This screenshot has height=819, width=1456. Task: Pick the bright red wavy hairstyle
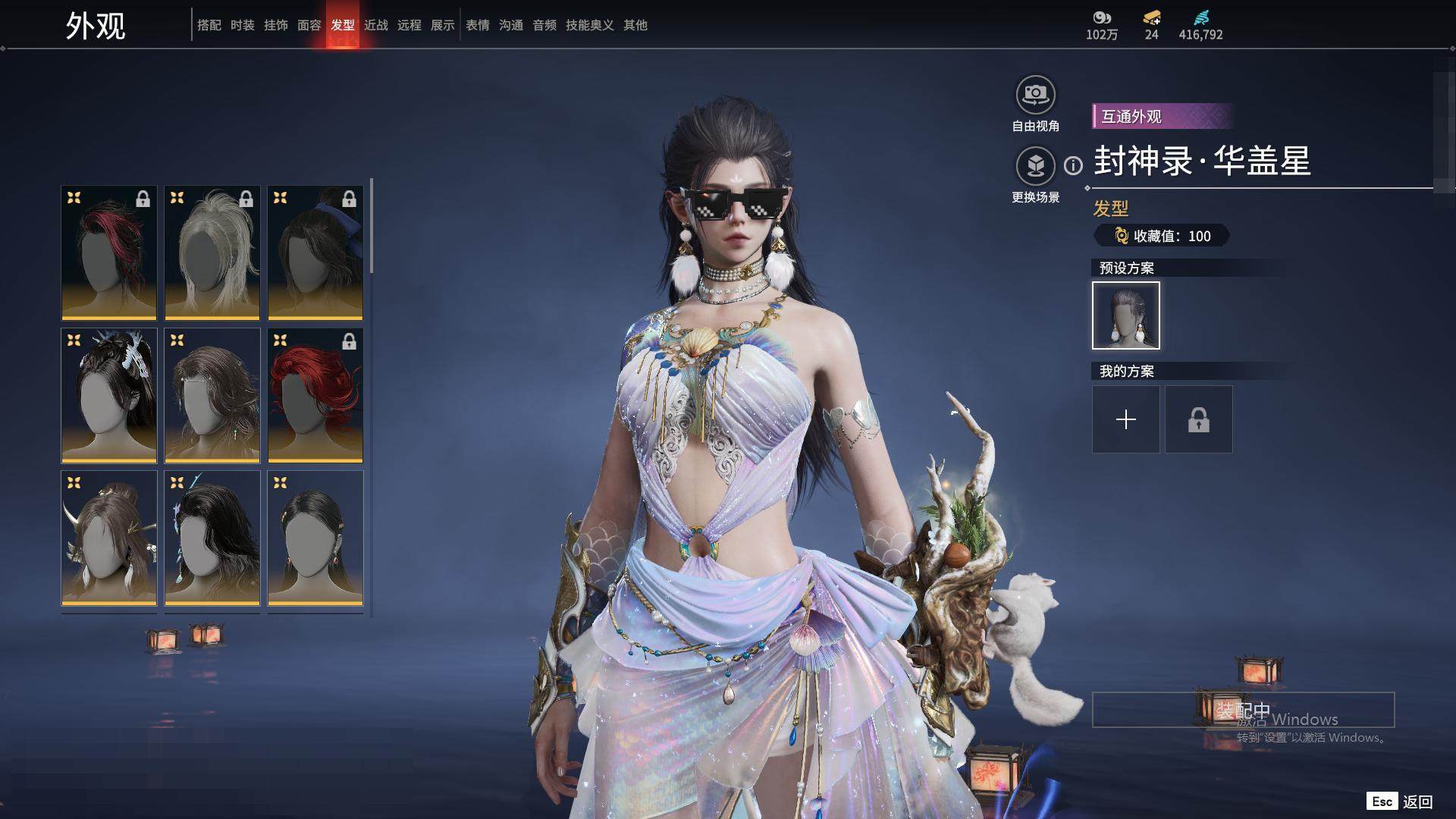click(315, 395)
